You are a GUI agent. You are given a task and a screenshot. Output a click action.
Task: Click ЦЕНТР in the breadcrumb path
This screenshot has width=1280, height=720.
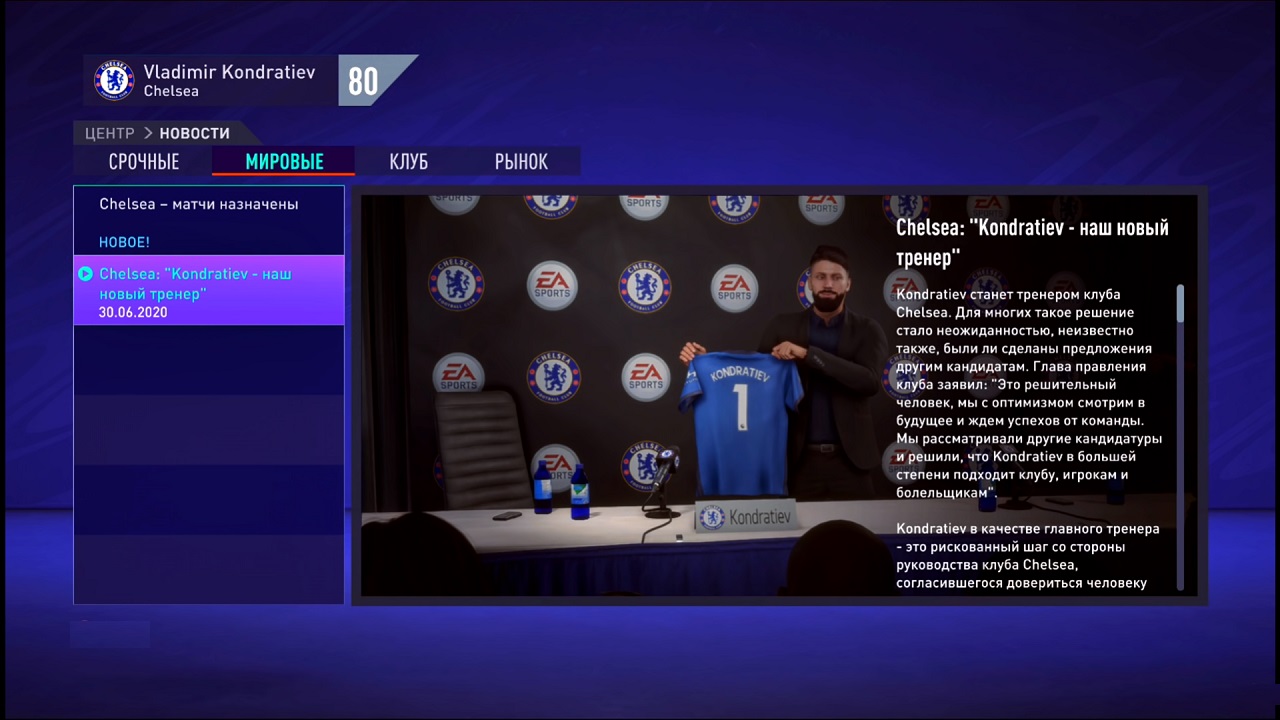click(x=109, y=133)
